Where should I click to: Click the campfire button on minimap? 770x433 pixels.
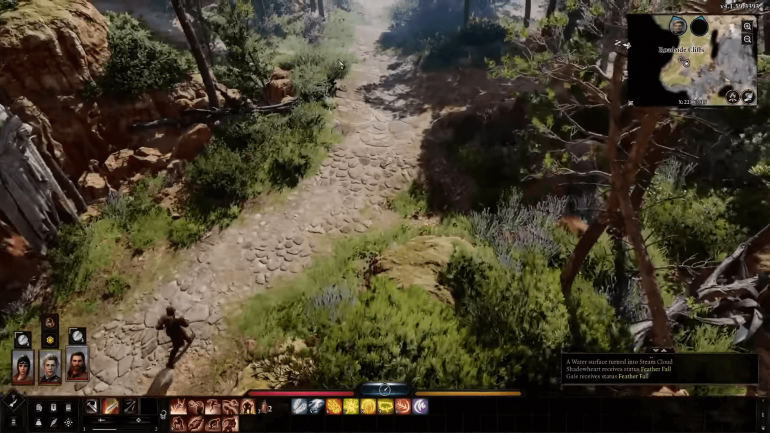click(x=732, y=97)
